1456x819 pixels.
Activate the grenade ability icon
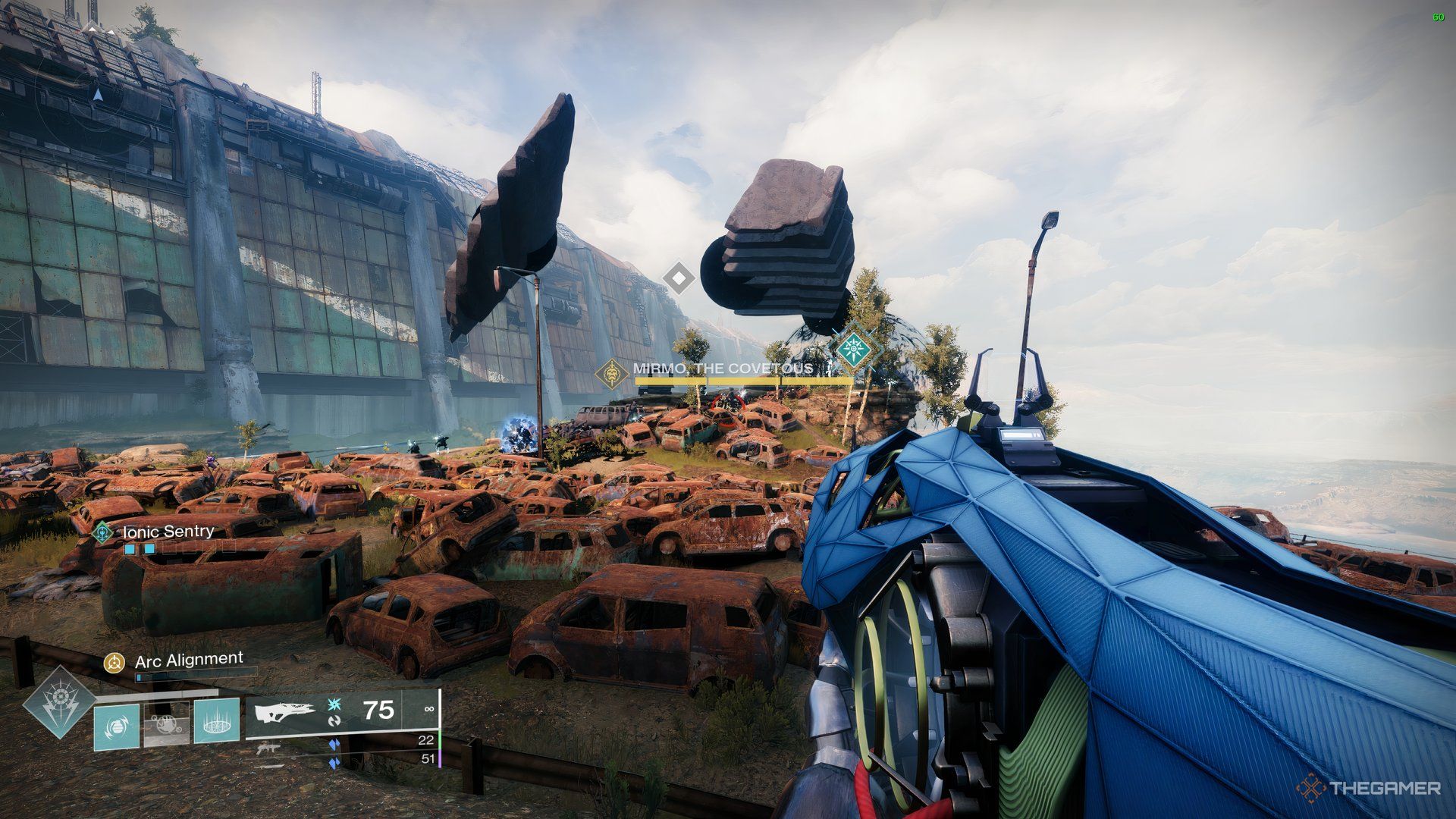[117, 727]
